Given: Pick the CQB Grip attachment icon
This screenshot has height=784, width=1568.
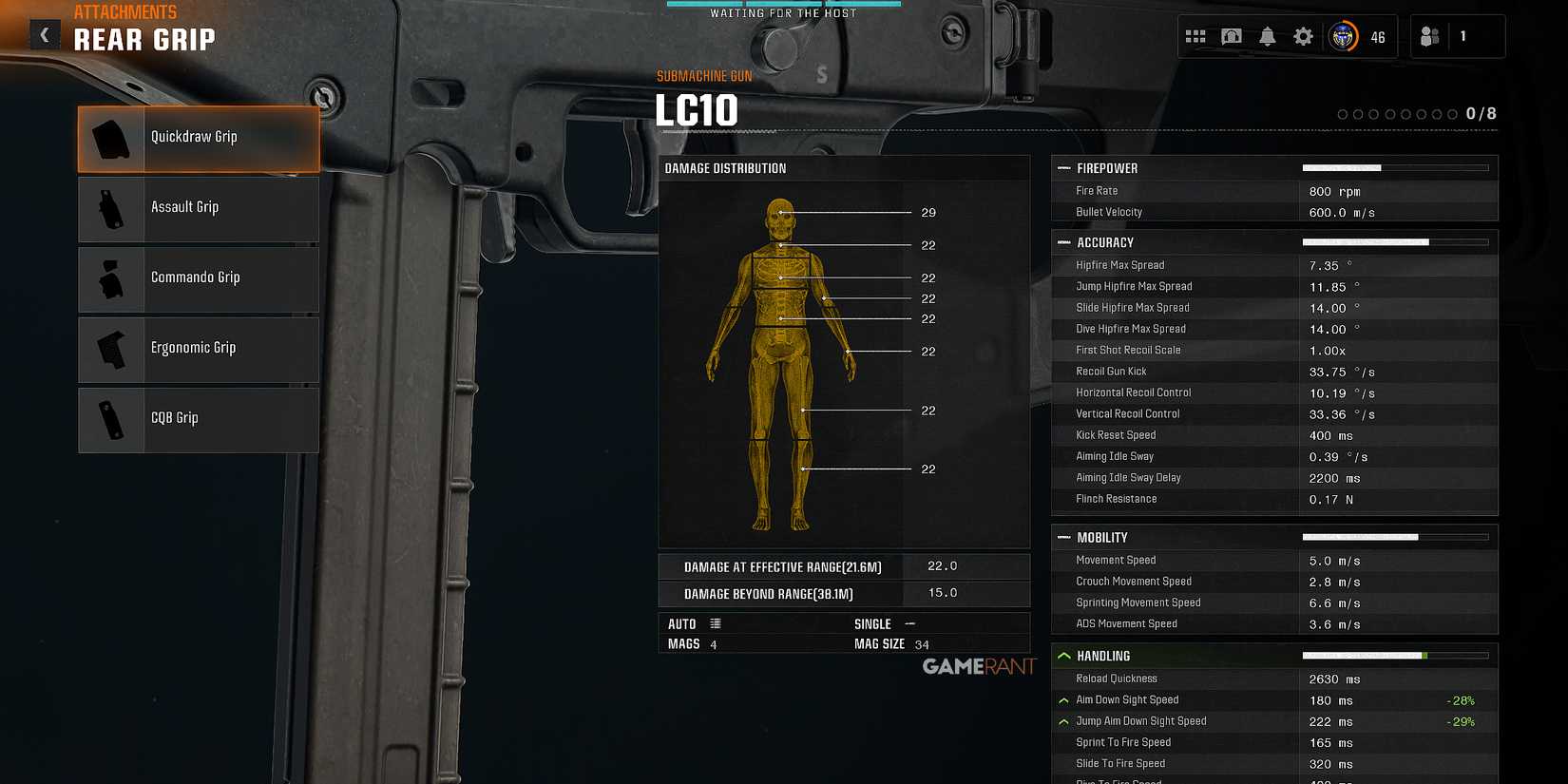Looking at the screenshot, I should pyautogui.click(x=109, y=419).
